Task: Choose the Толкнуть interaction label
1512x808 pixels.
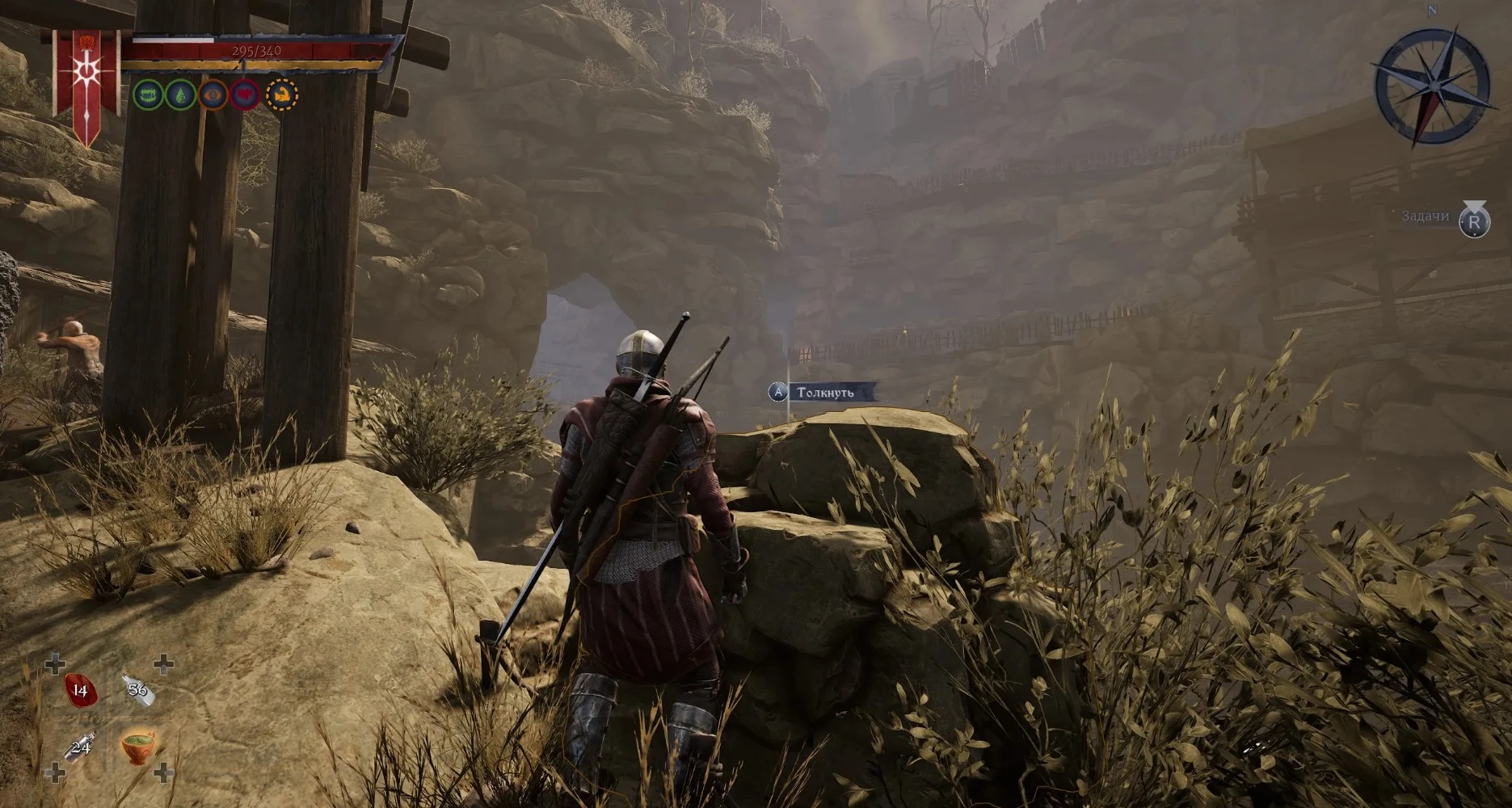Action: [x=824, y=393]
